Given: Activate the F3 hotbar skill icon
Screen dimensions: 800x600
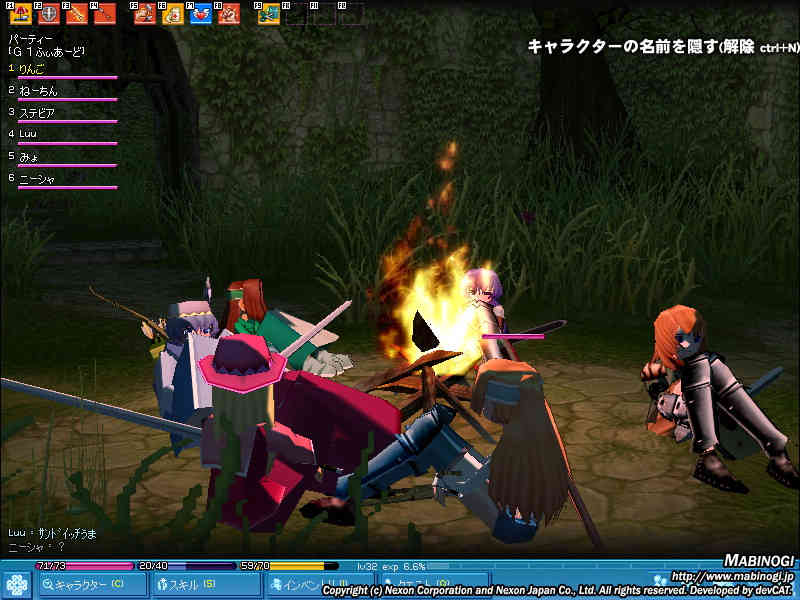Looking at the screenshot, I should pos(77,14).
